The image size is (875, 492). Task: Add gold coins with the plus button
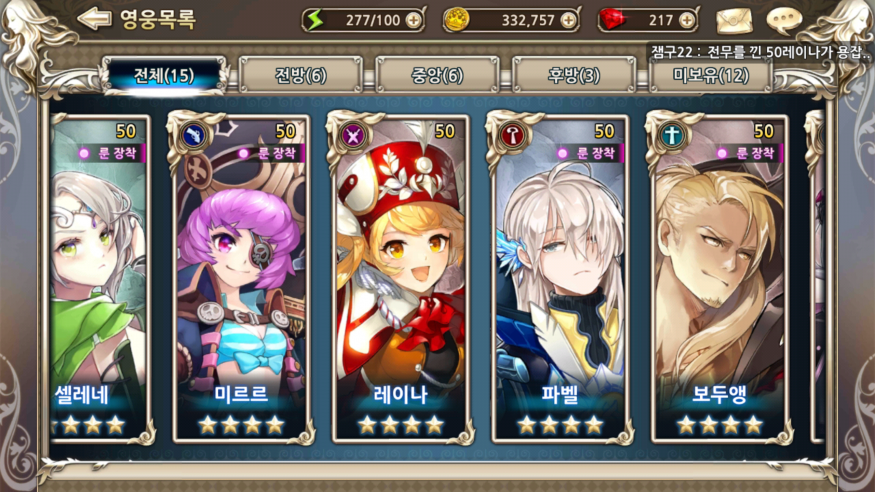click(568, 19)
